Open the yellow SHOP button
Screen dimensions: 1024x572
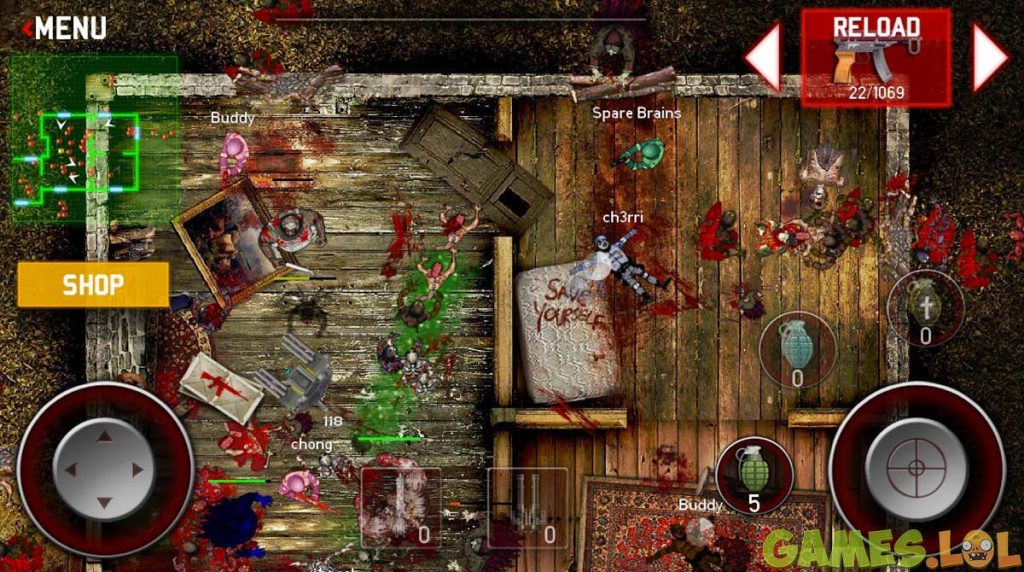click(93, 285)
